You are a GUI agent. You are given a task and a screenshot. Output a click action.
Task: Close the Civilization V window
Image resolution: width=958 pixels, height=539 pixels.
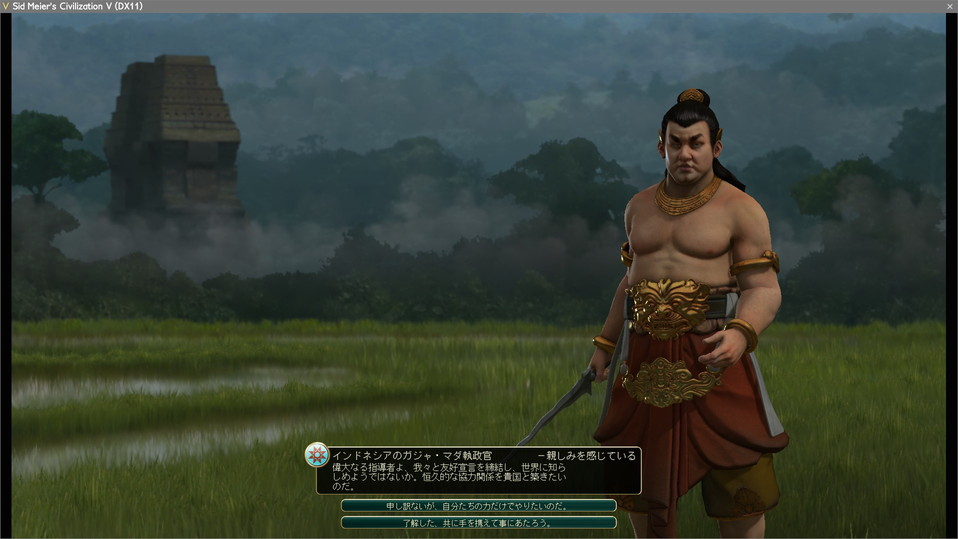point(949,6)
